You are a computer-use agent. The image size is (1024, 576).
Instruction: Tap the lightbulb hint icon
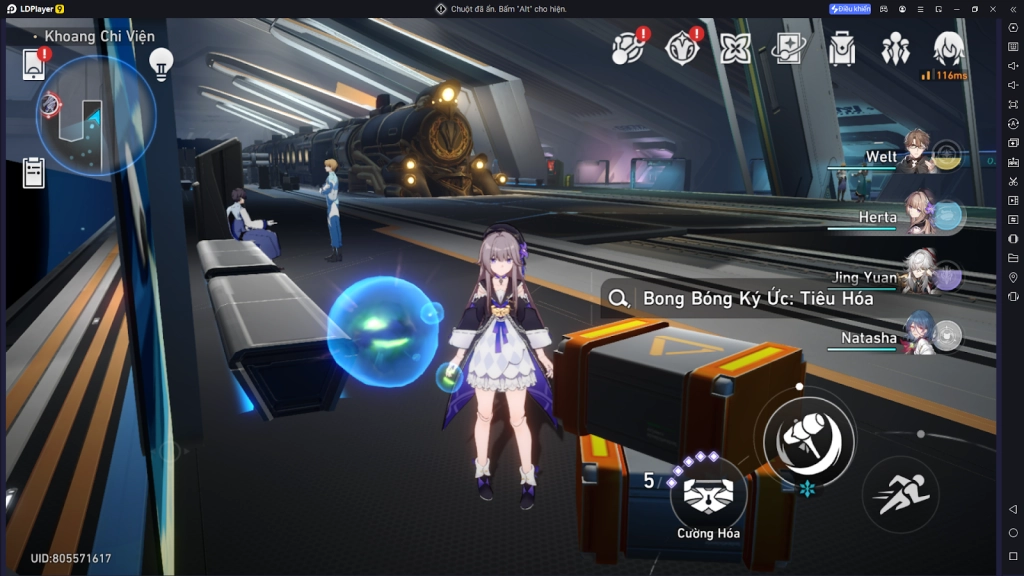[161, 65]
